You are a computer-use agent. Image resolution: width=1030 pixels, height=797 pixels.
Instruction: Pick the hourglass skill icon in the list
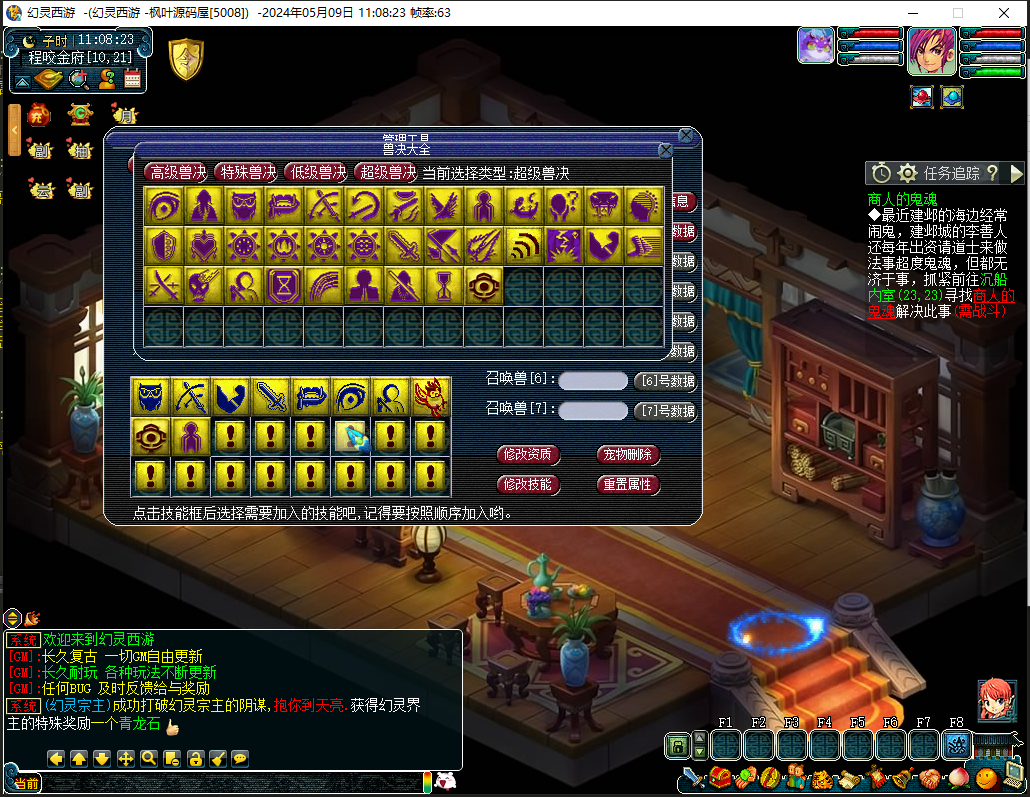[284, 285]
